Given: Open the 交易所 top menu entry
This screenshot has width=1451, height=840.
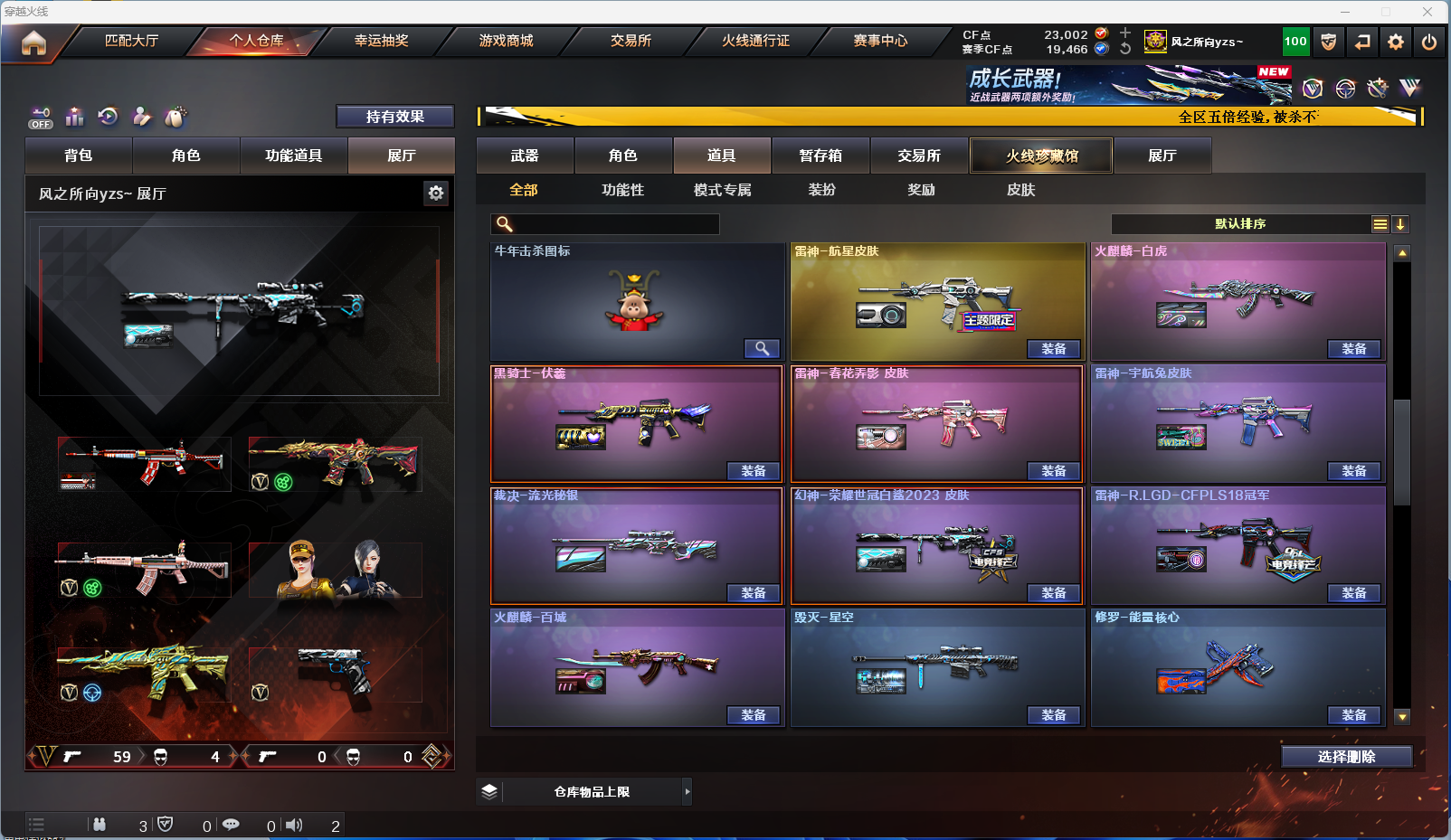Looking at the screenshot, I should 631,41.
